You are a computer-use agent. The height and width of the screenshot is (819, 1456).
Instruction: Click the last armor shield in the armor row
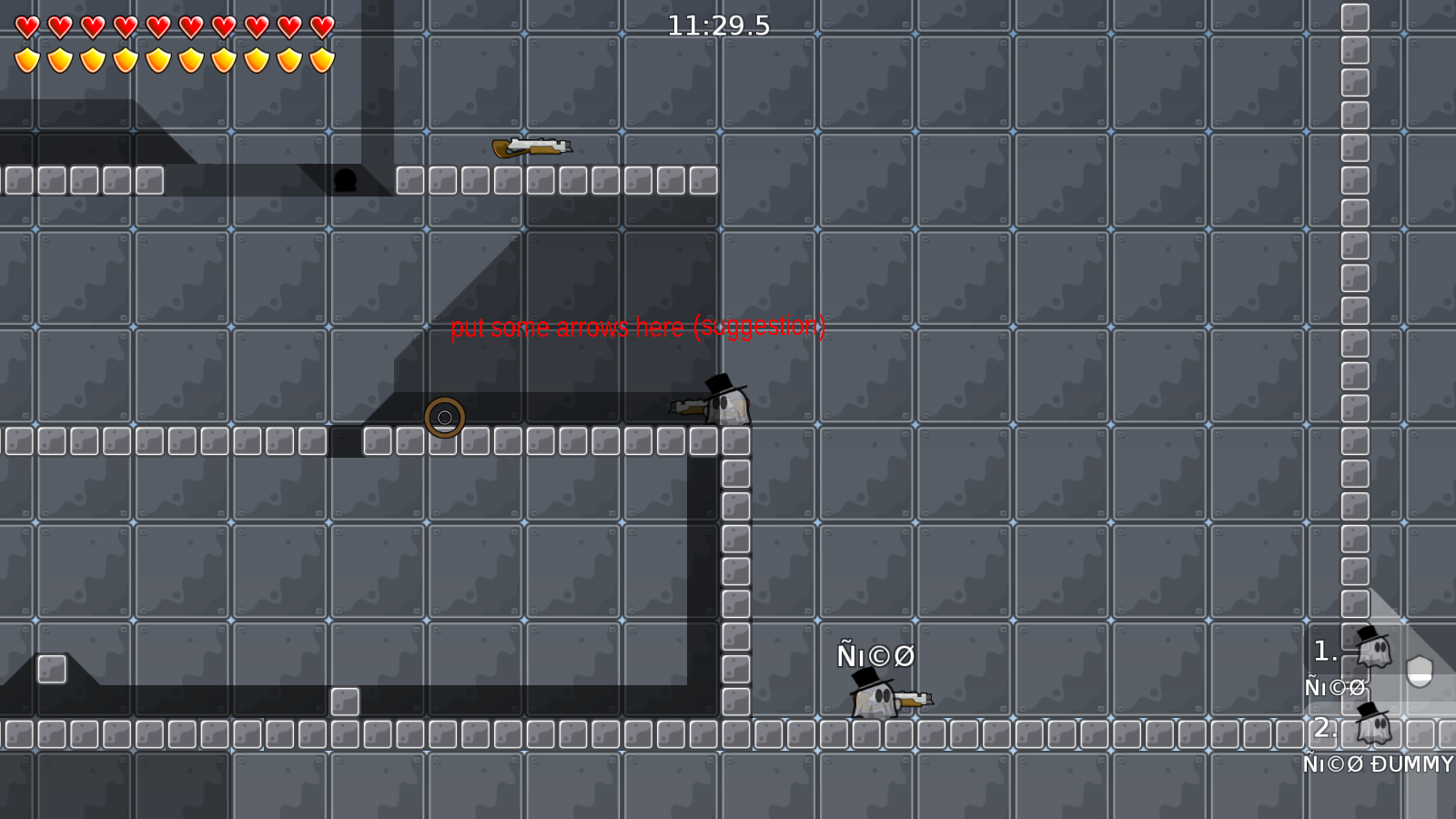[x=321, y=57]
